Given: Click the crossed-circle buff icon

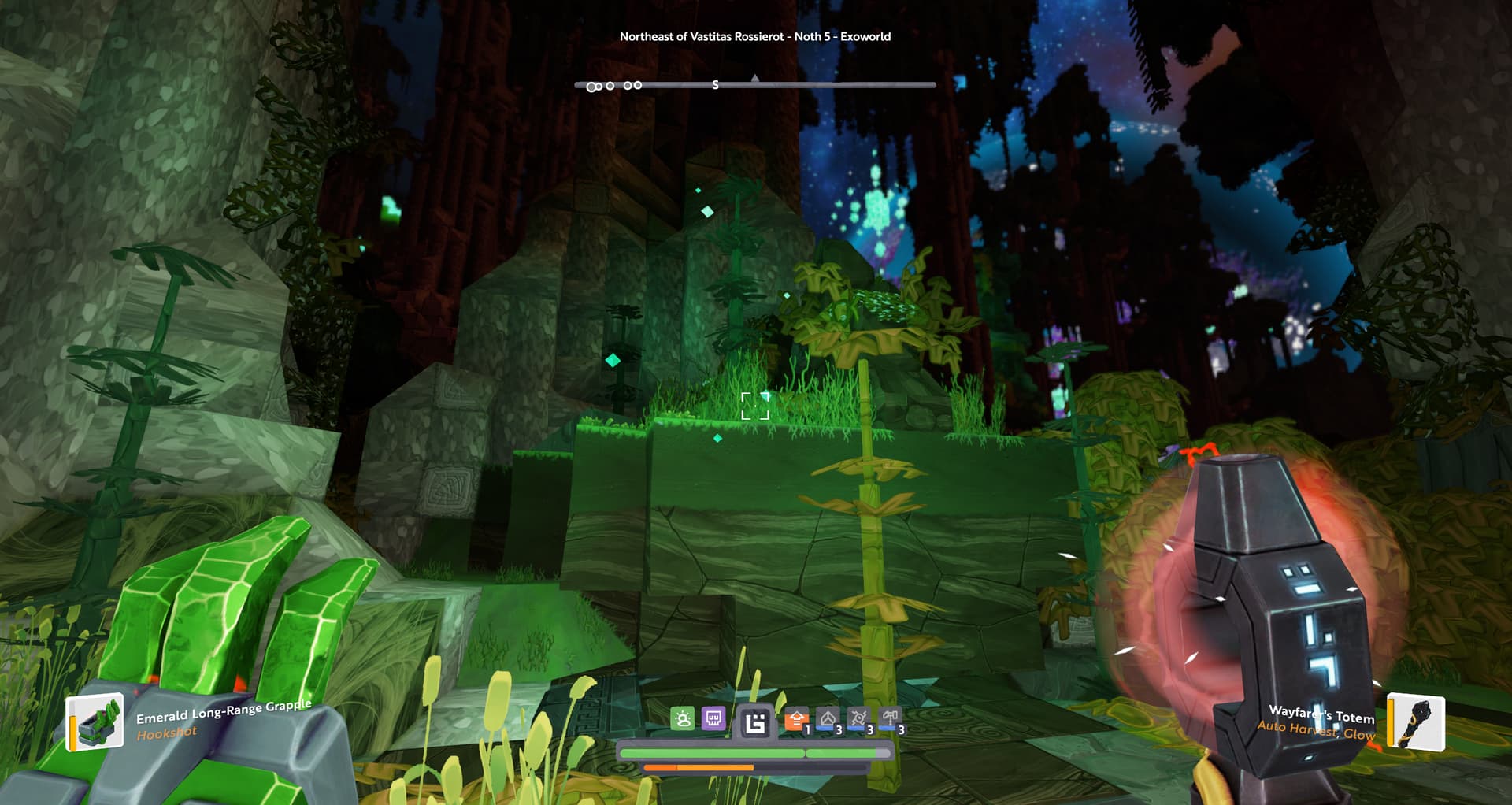Looking at the screenshot, I should click(858, 719).
